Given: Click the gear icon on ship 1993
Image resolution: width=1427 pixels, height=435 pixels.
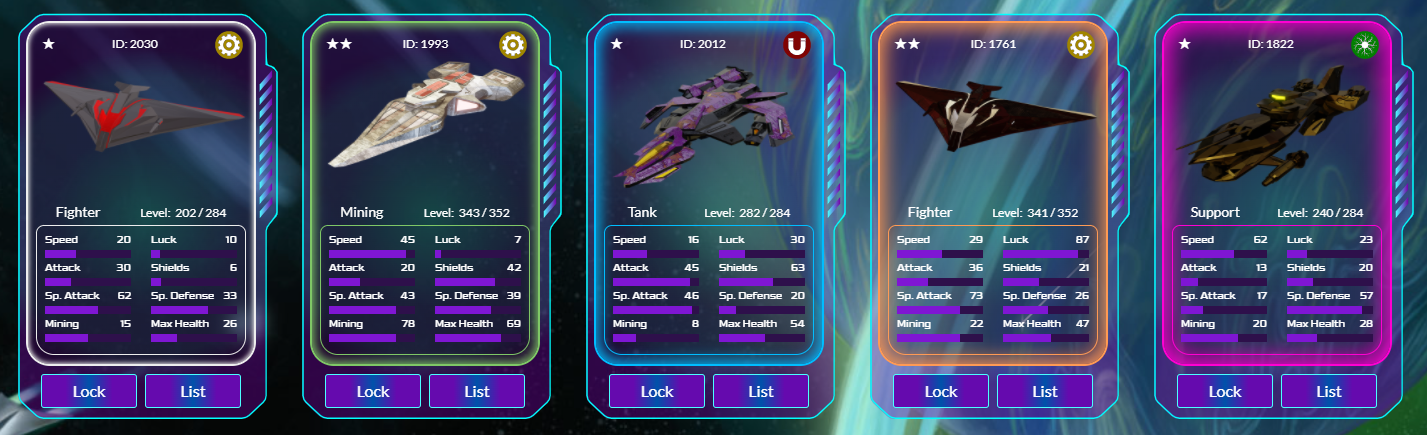Looking at the screenshot, I should click(x=513, y=45).
